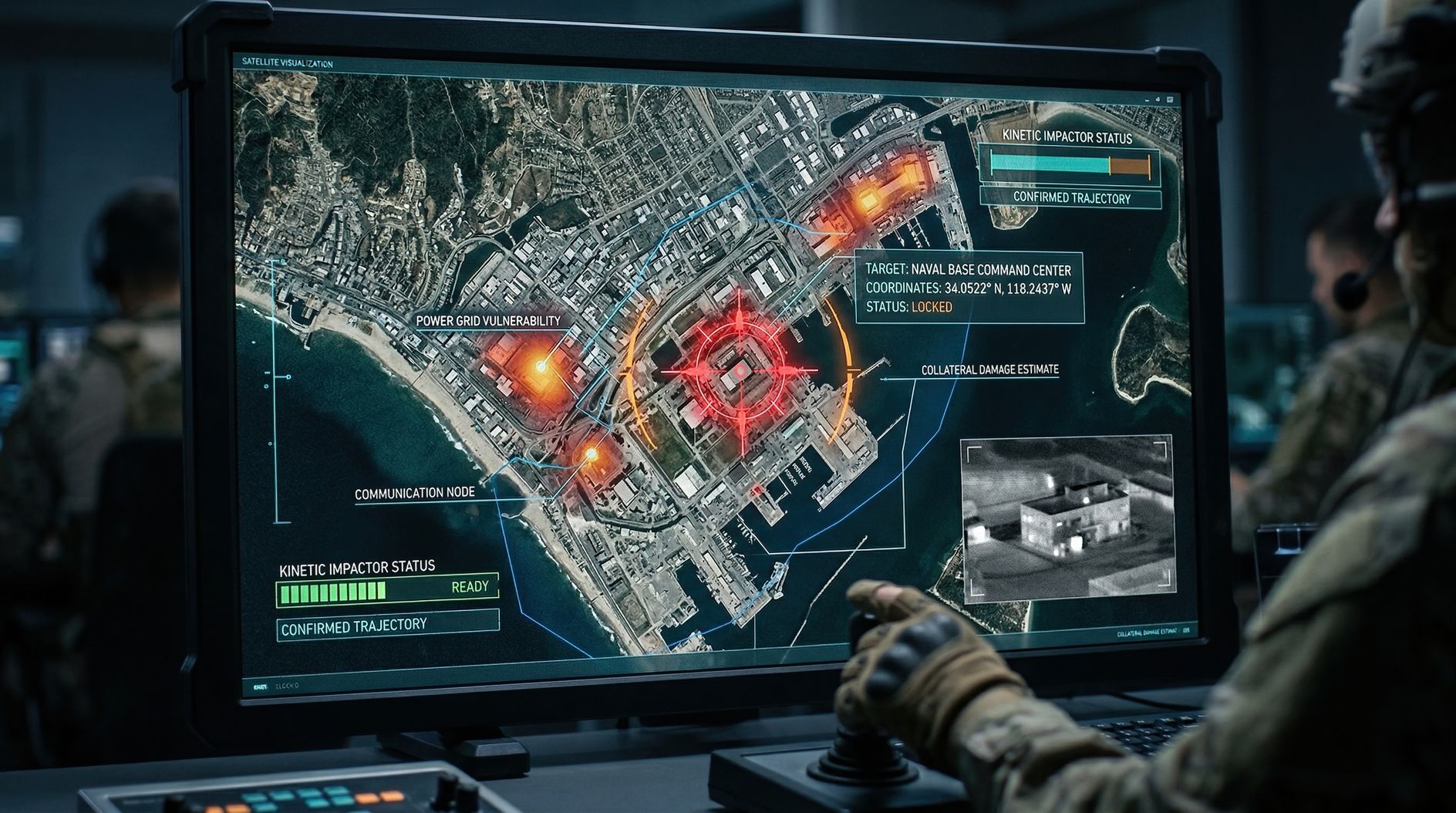The height and width of the screenshot is (813, 1456).
Task: Click the minimize button in the top bar
Action: pos(1147,100)
